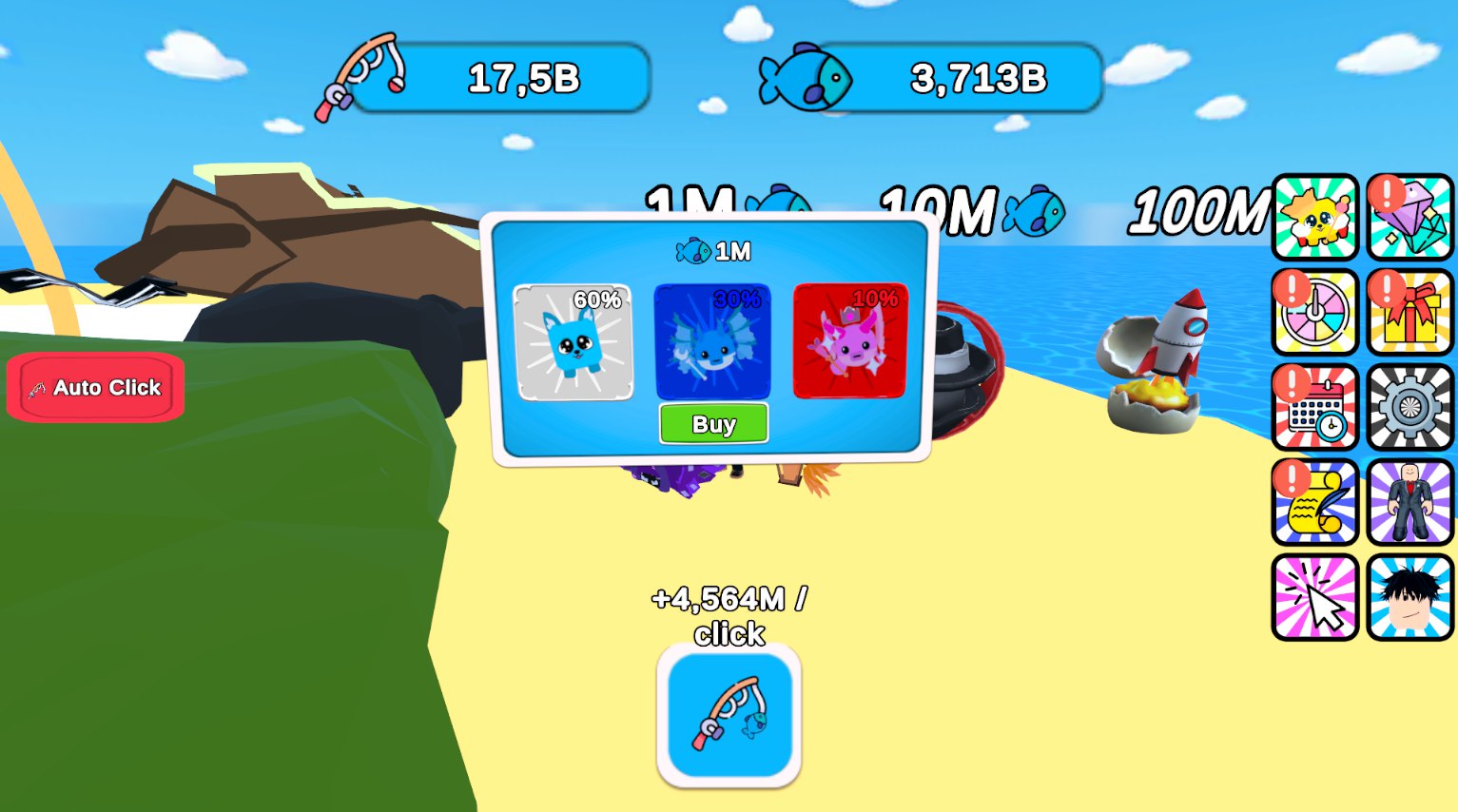Screen dimensions: 1458x812
Task: Open the settings gear icon
Action: 1409,409
